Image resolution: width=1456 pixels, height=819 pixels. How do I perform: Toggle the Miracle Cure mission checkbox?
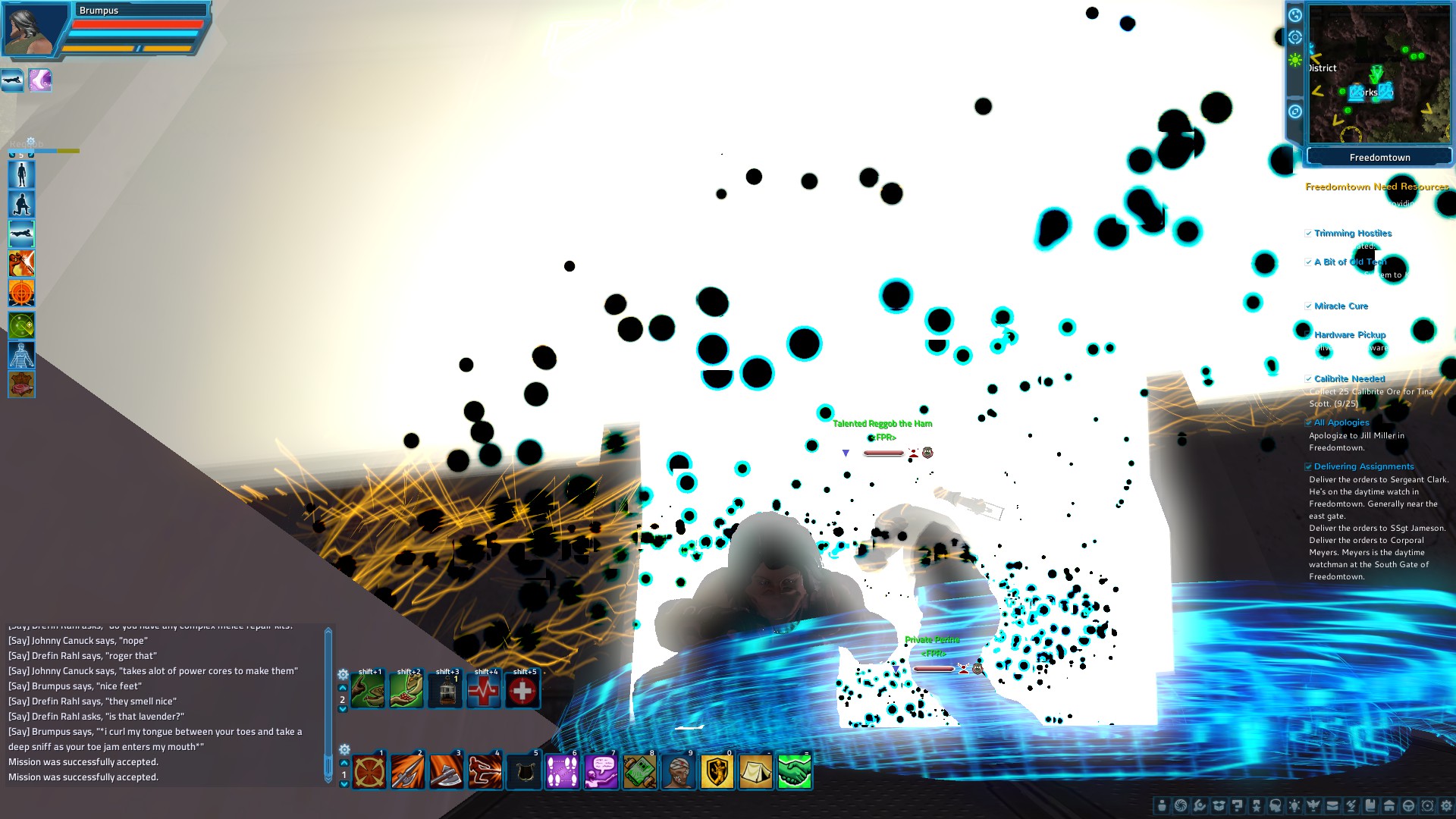(x=1309, y=306)
